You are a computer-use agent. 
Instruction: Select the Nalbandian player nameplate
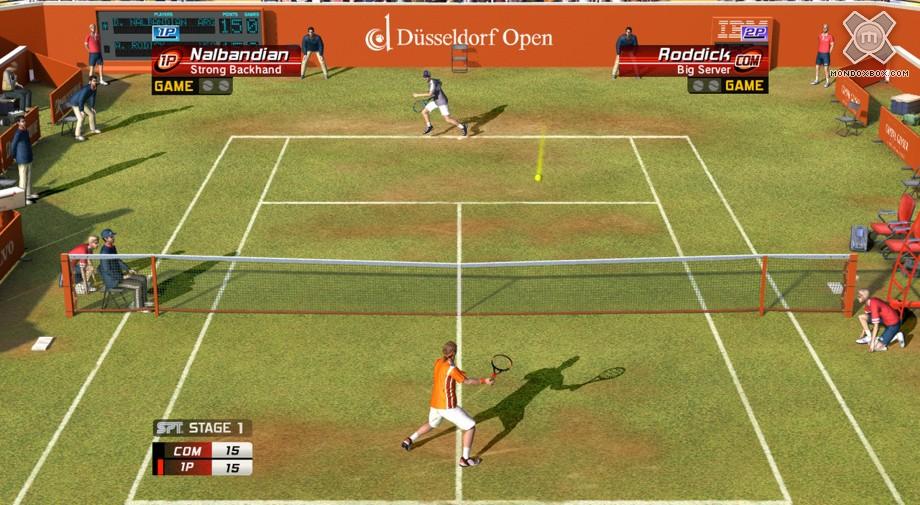(228, 60)
